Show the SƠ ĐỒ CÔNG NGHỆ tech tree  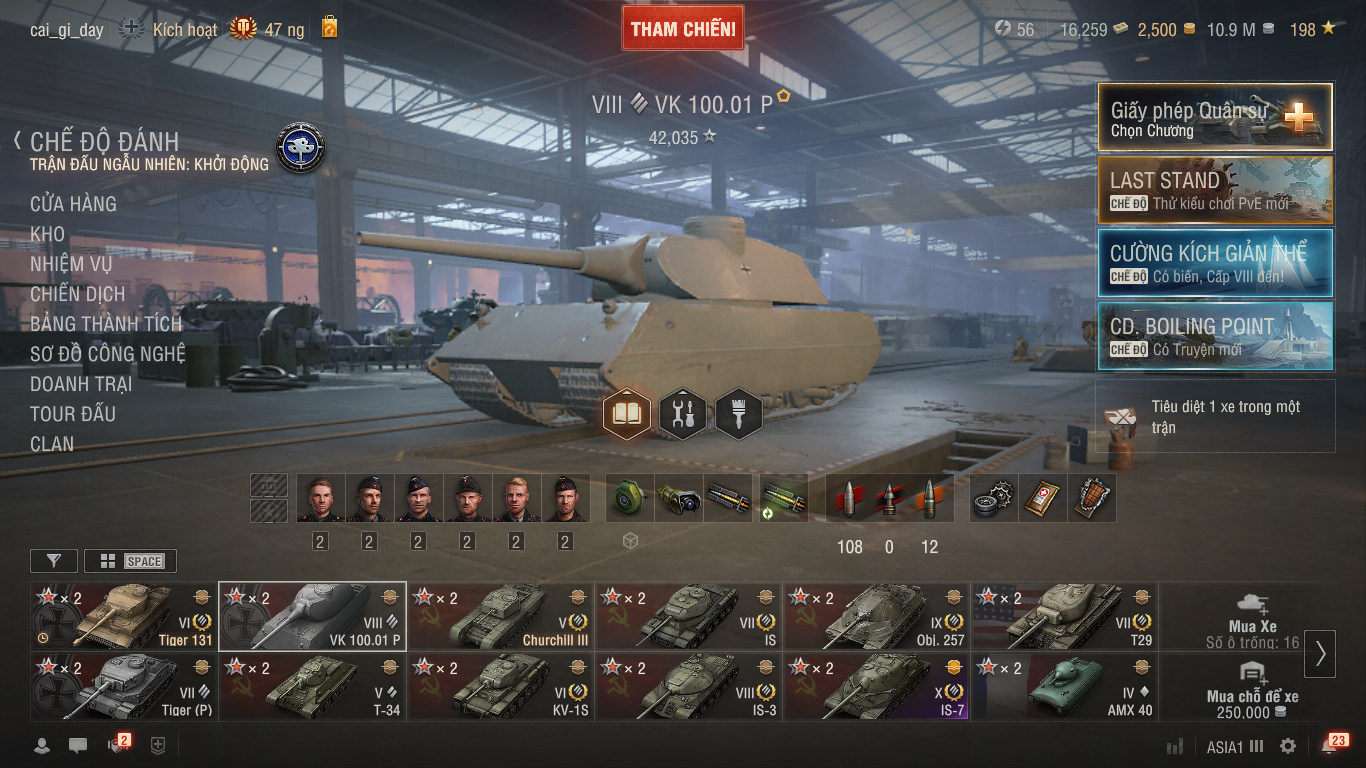point(107,354)
